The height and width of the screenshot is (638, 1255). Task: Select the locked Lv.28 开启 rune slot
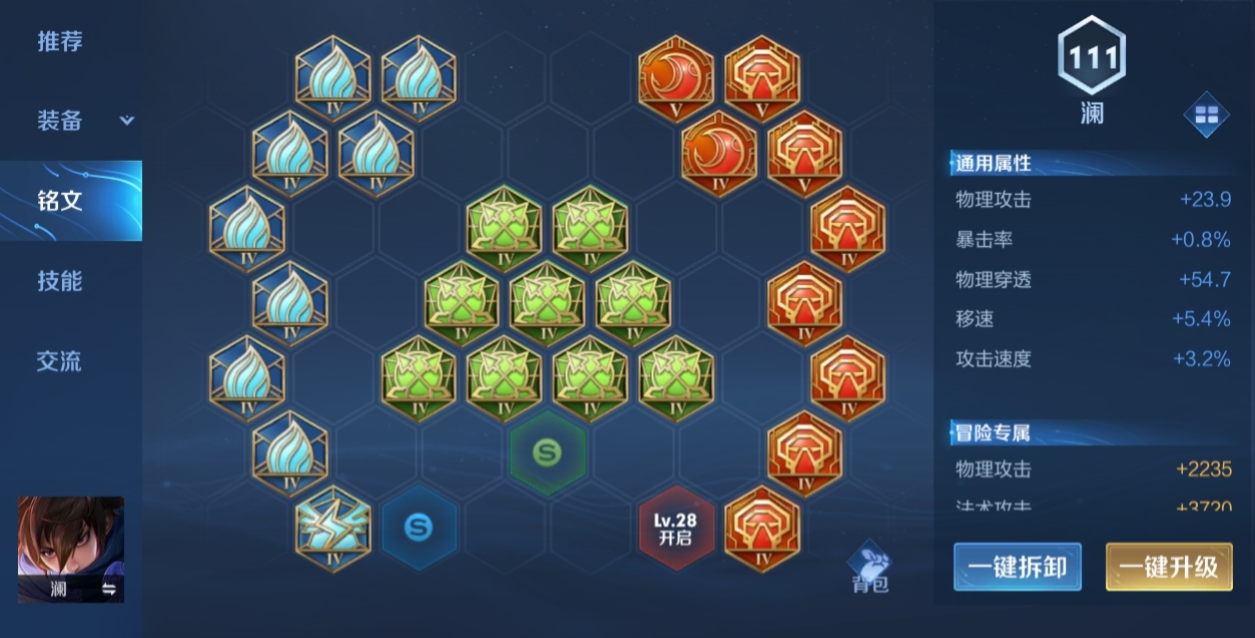click(677, 528)
